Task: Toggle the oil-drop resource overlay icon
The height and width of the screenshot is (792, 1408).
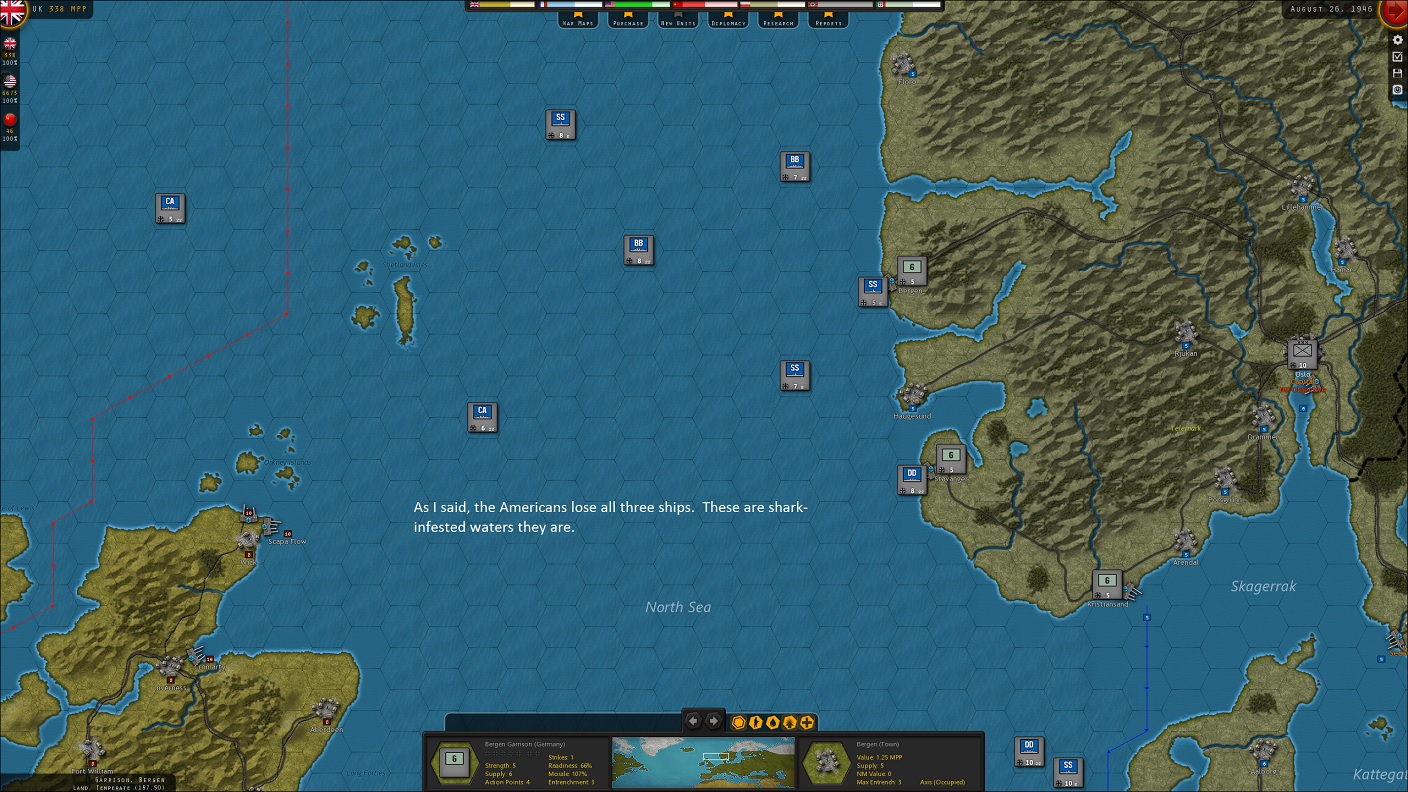Action: pyautogui.click(x=772, y=721)
